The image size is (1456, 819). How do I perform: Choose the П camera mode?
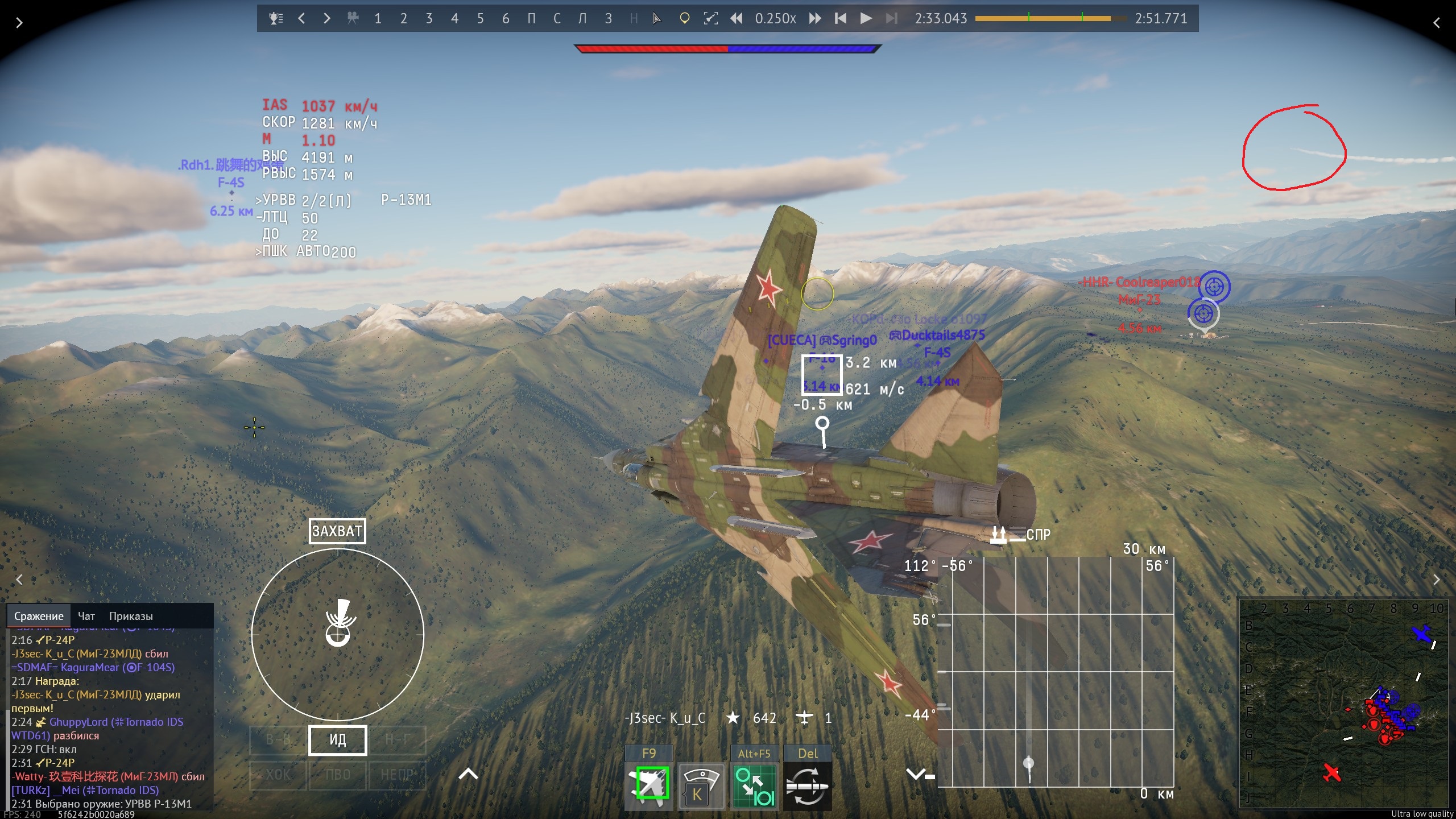click(x=531, y=19)
